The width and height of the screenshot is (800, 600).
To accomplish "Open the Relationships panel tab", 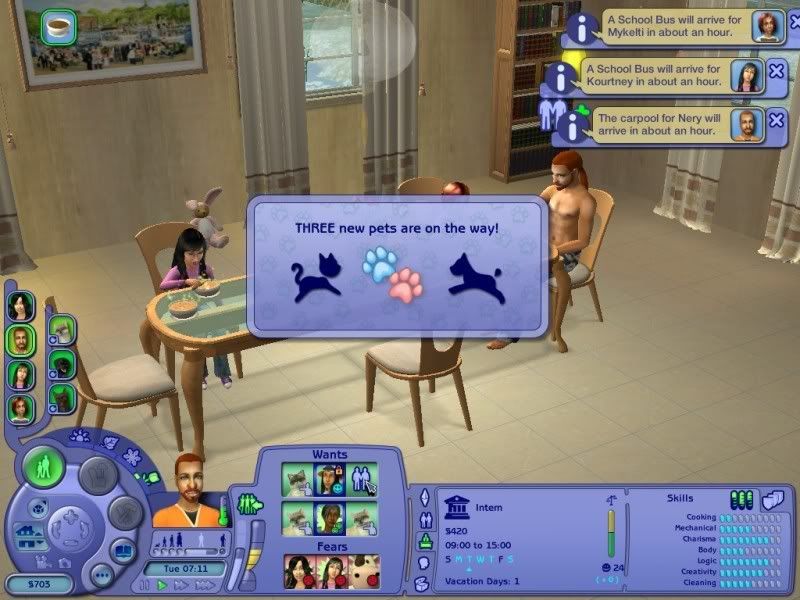I will pyautogui.click(x=424, y=518).
